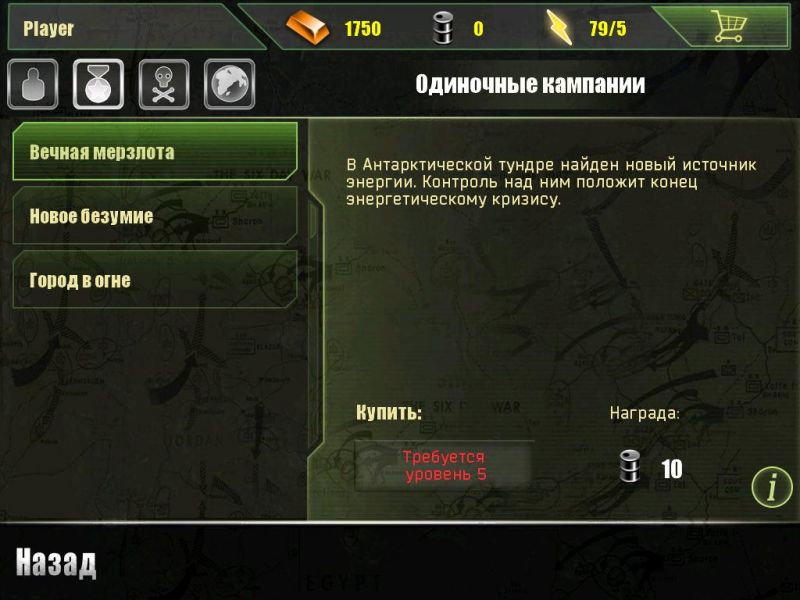Select the Вечная мерзлота campaign

pyautogui.click(x=154, y=153)
